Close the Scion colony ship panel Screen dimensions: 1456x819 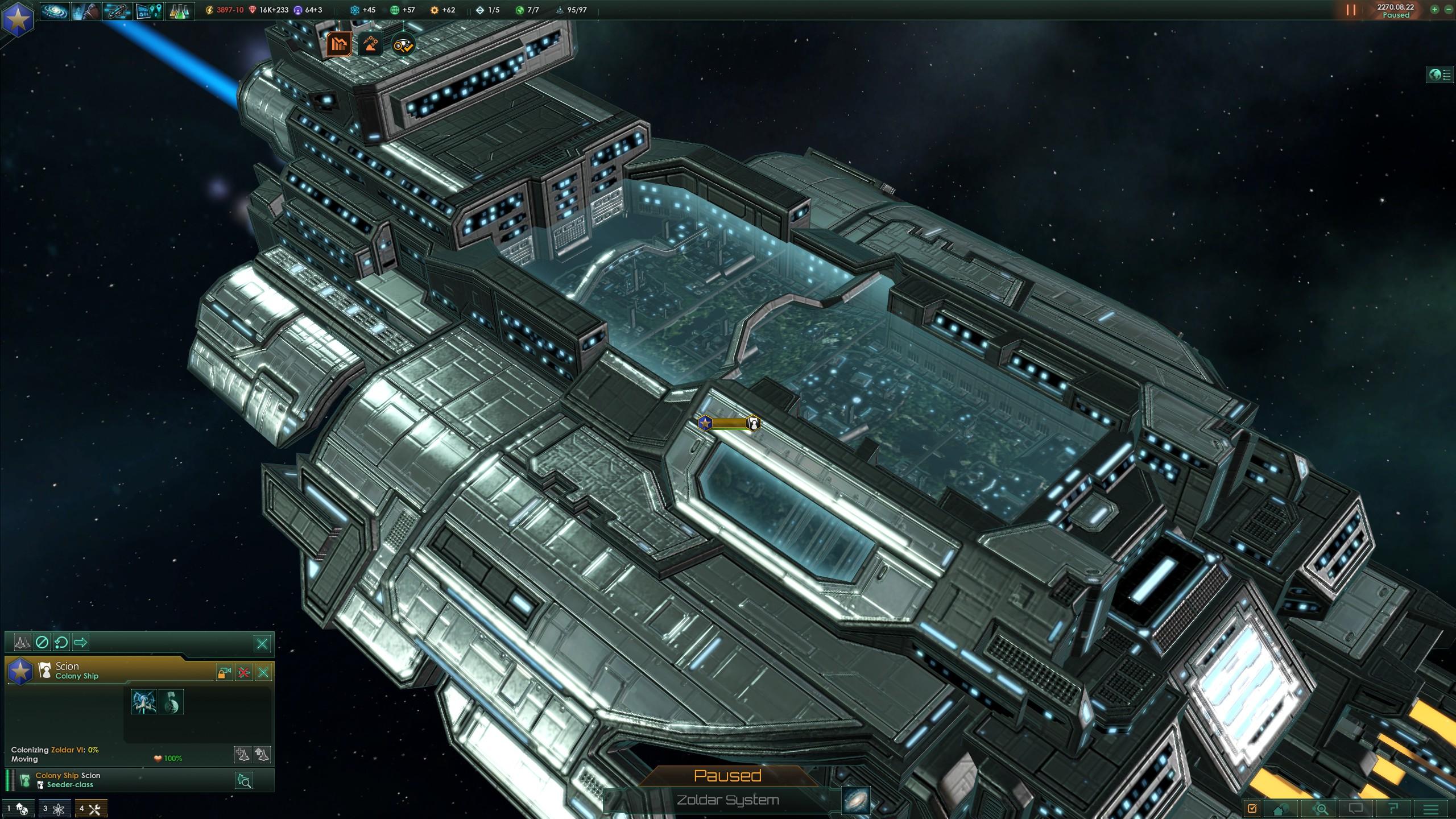[x=263, y=673]
